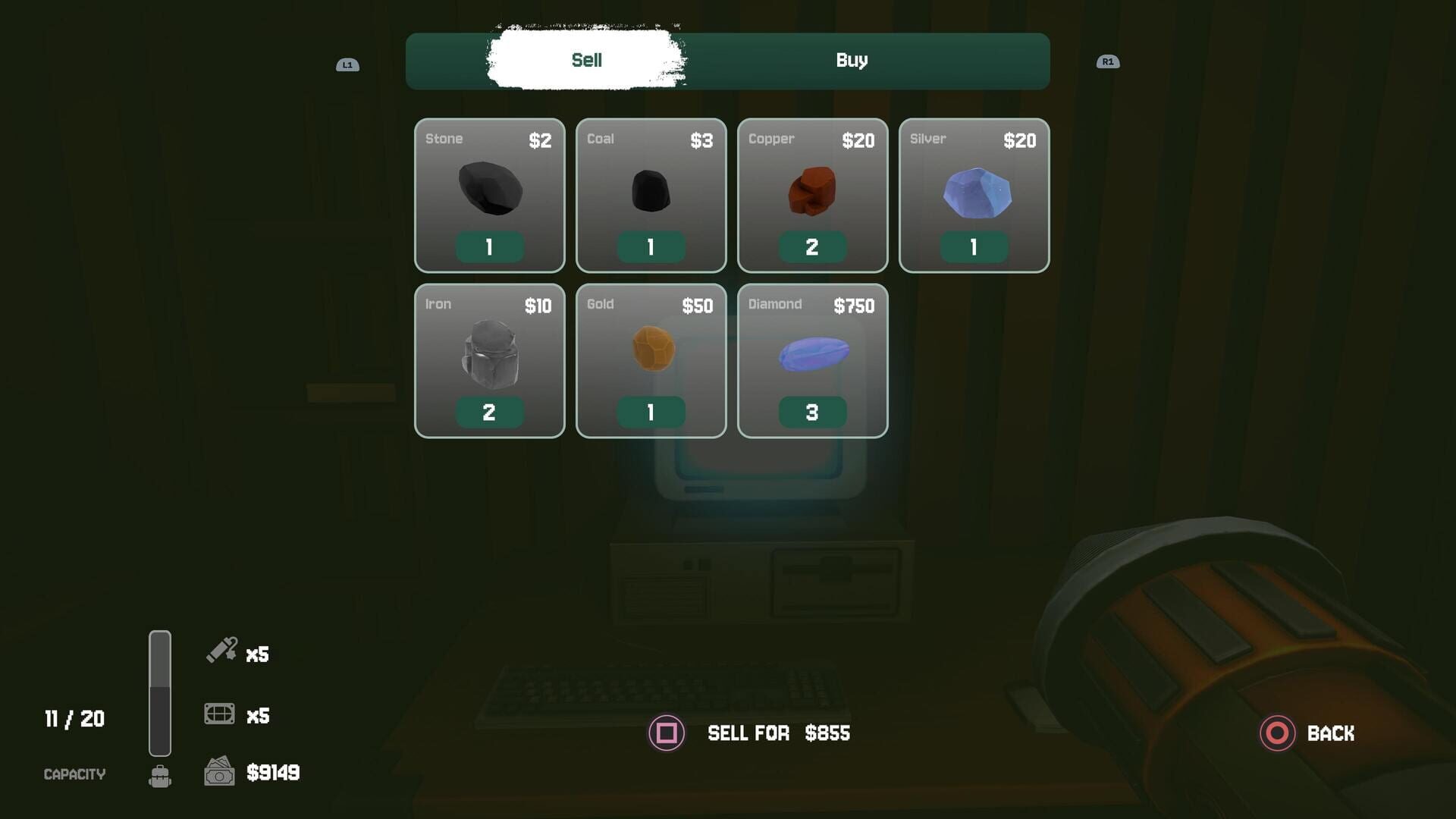The image size is (1456, 819).
Task: Select the Iron ore icon
Action: [x=490, y=355]
